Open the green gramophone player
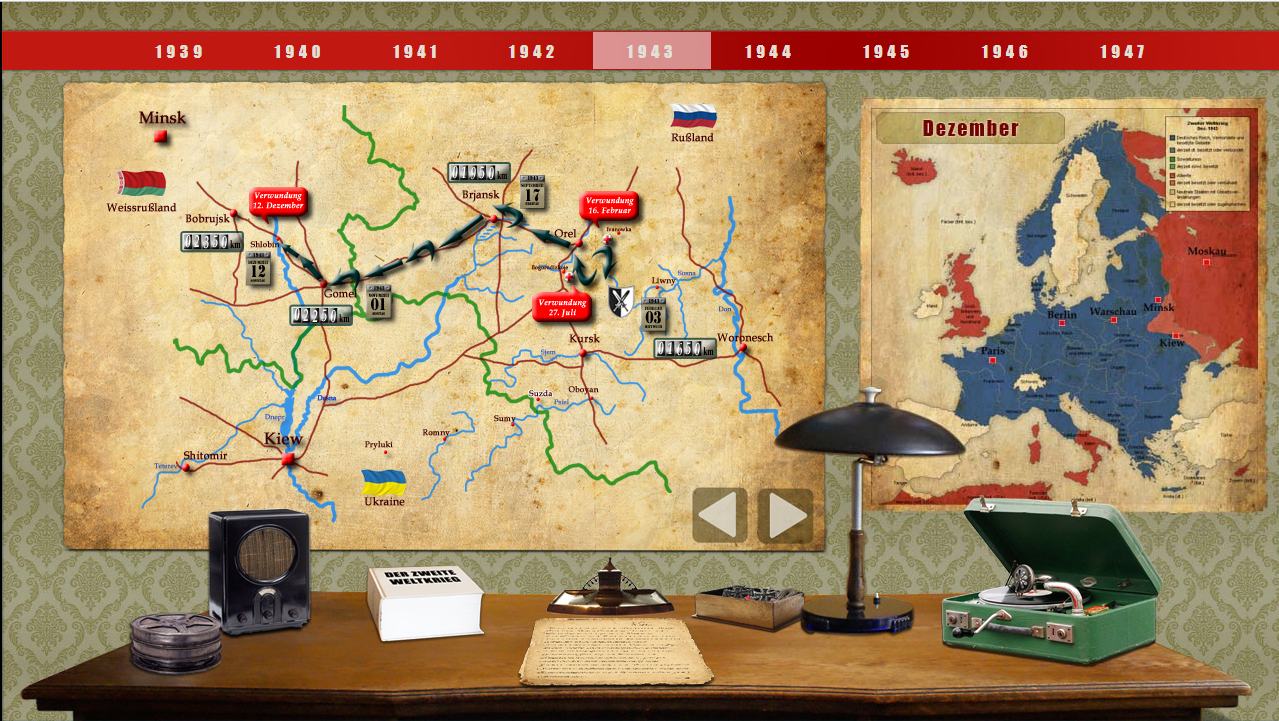 click(x=1050, y=590)
